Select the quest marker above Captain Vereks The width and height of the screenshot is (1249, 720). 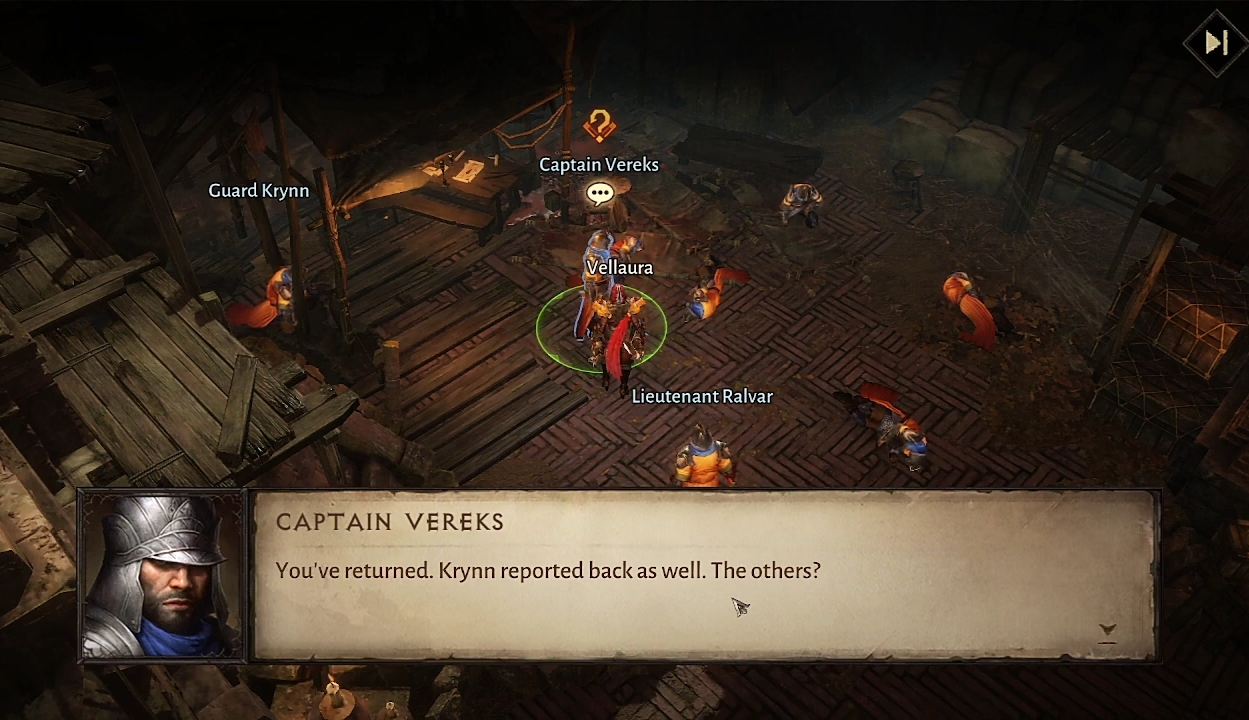tap(599, 127)
